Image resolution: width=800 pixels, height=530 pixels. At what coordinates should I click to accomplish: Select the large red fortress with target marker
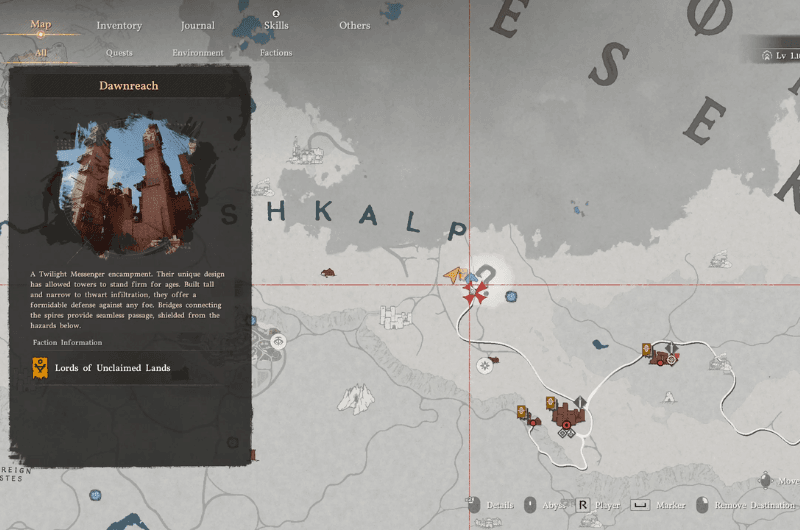tap(569, 417)
